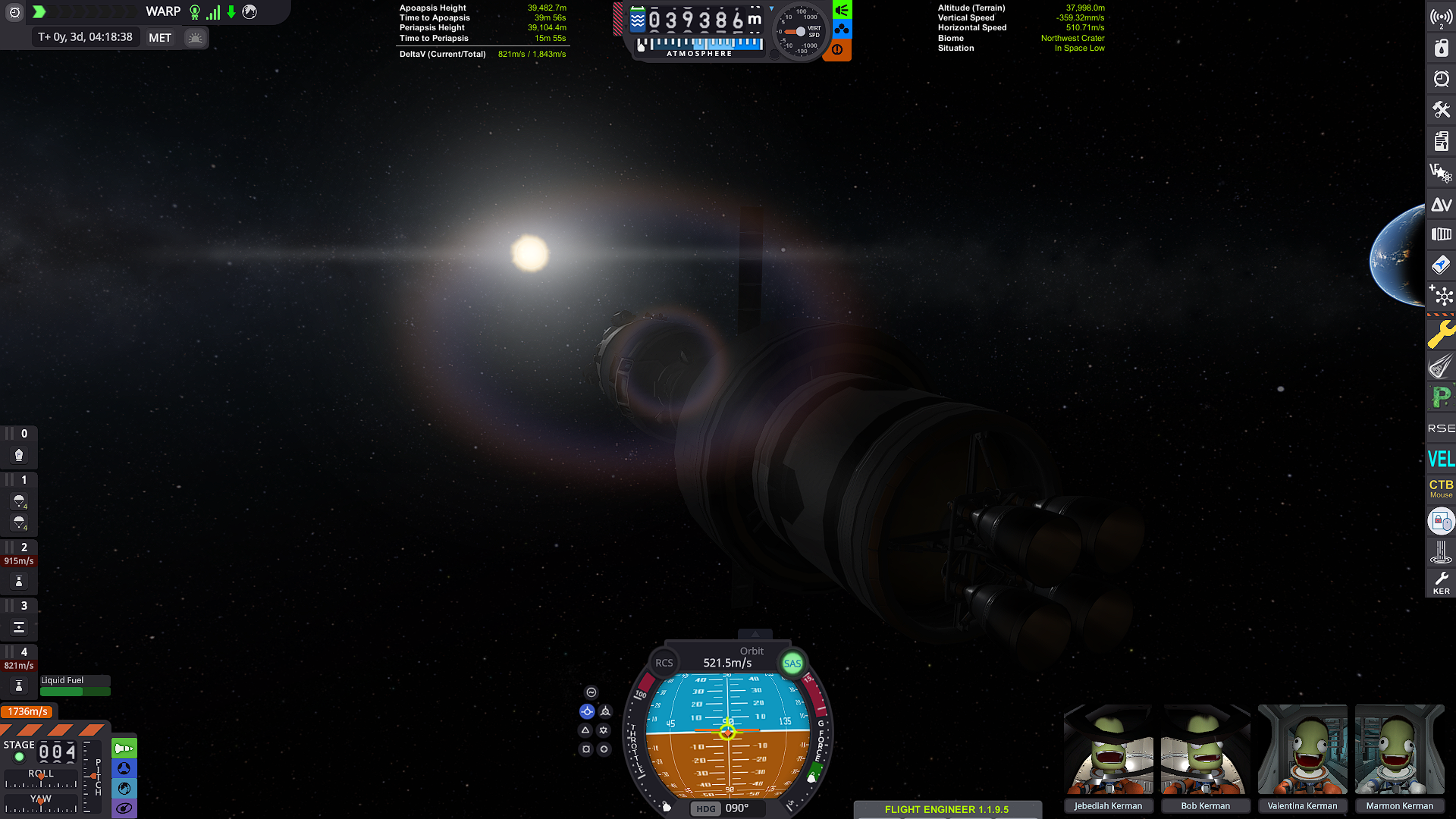This screenshot has height=819, width=1456.
Task: Open the delta-V toolbar button
Action: pos(1441,205)
